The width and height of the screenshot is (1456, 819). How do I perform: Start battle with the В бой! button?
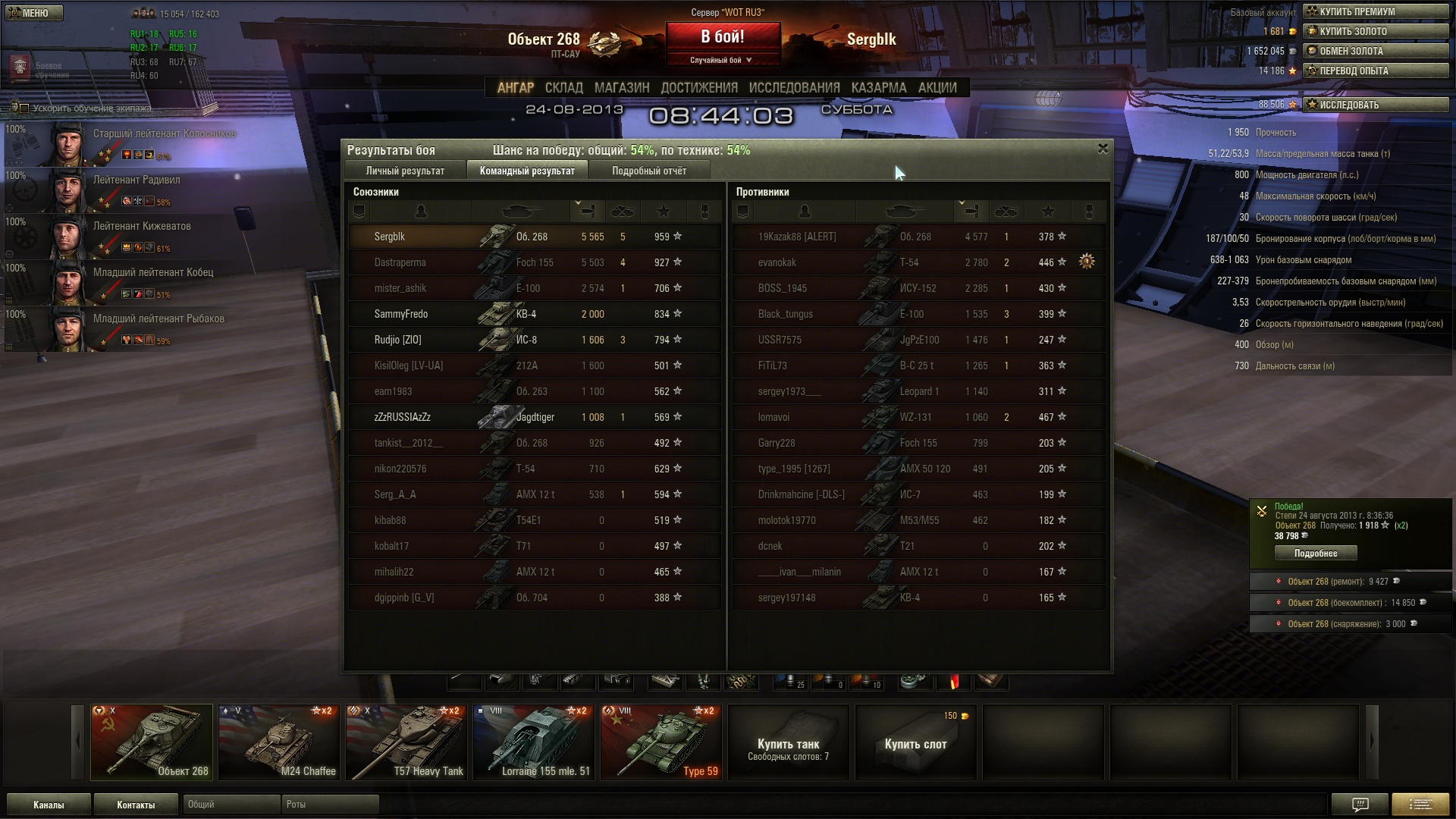(x=722, y=37)
